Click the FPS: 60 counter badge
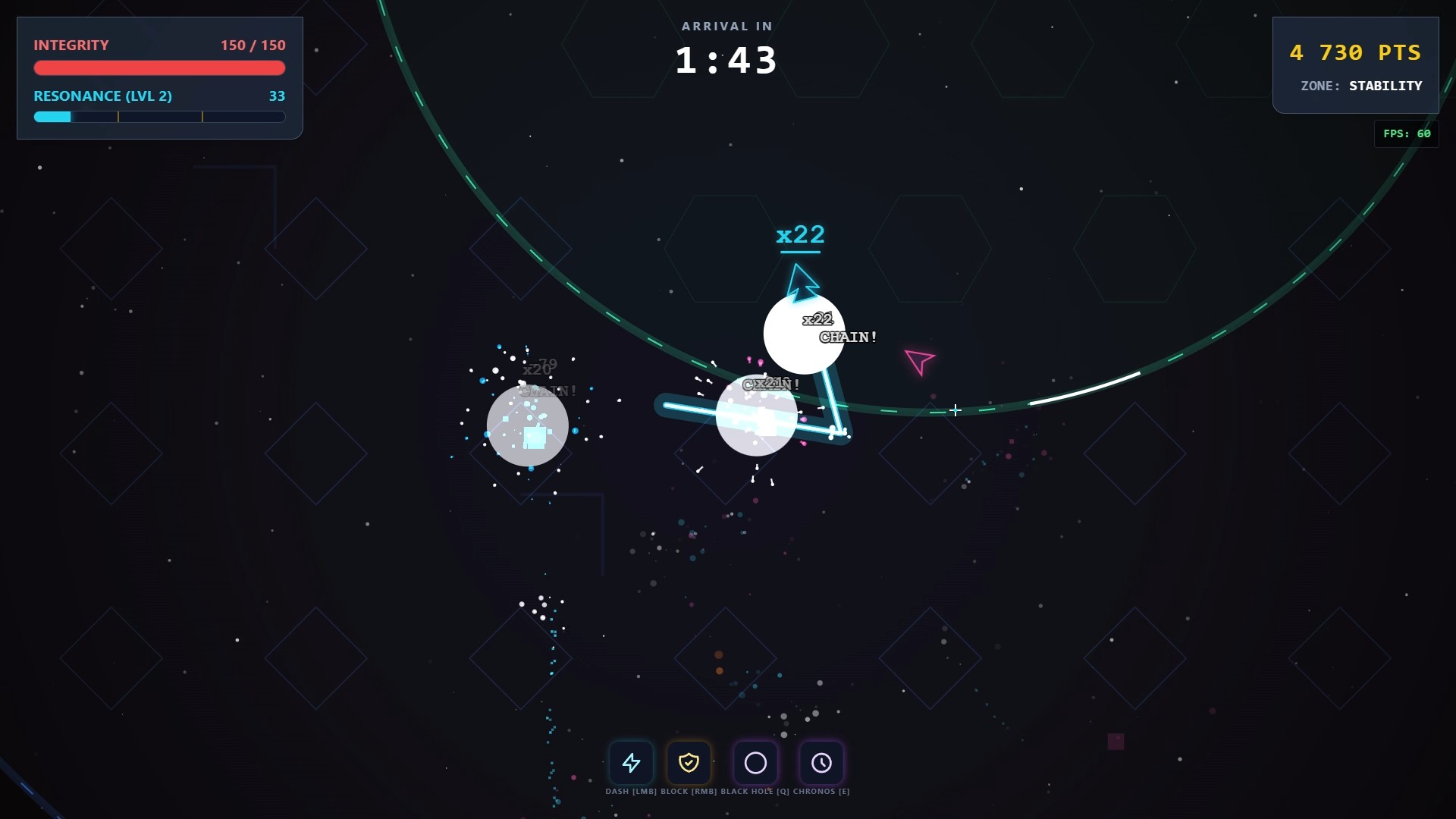The image size is (1456, 819). (1407, 133)
